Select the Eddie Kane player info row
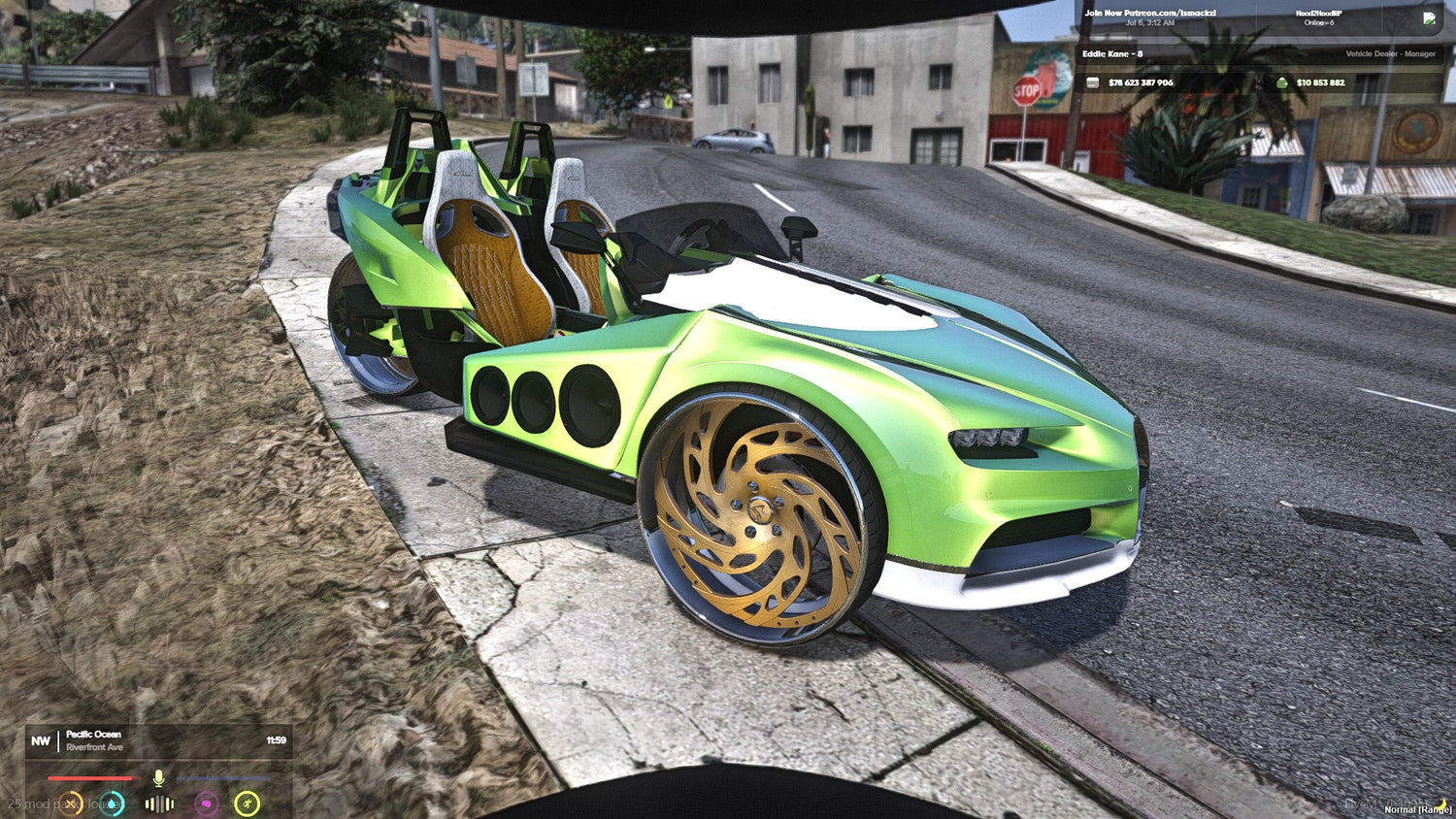 [1258, 54]
